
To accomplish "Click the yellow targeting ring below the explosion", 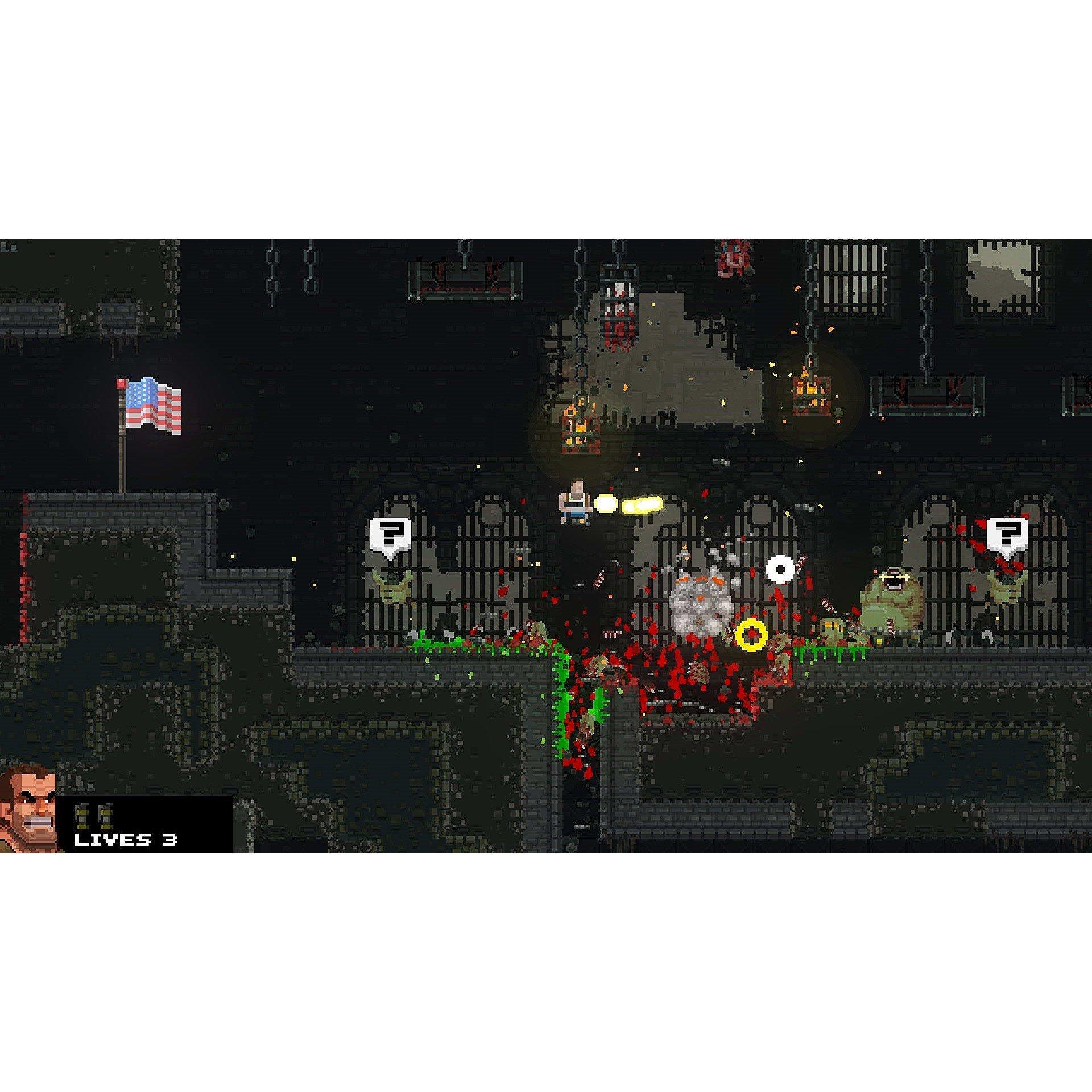I will (x=752, y=634).
